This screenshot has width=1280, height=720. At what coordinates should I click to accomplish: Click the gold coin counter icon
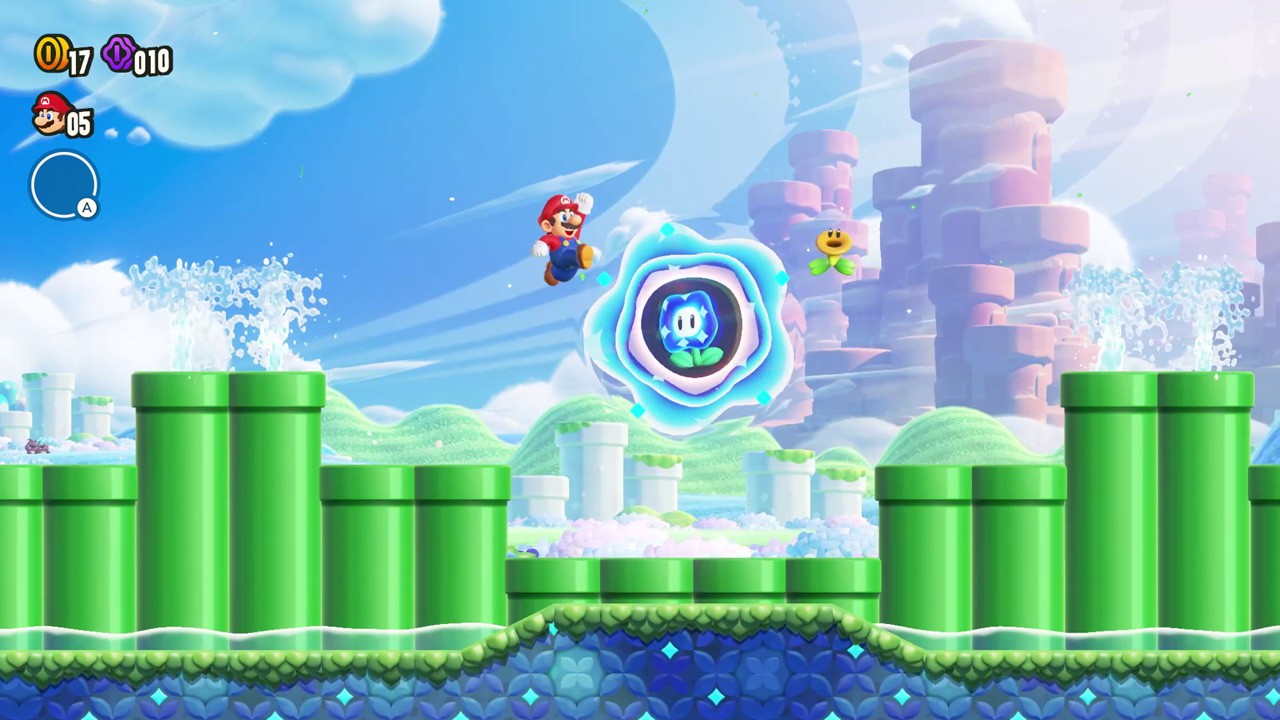[49, 55]
